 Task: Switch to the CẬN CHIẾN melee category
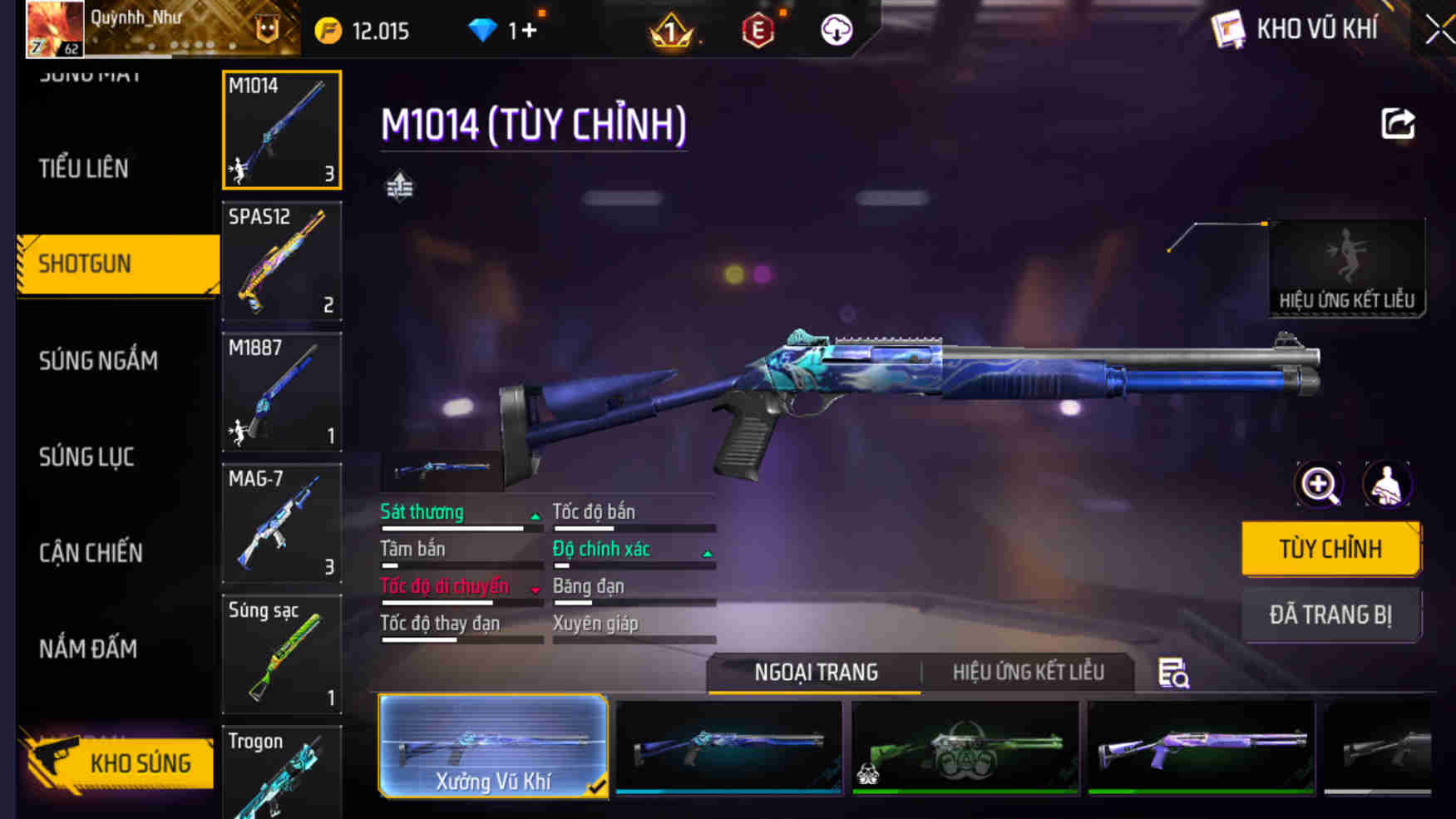tap(91, 553)
